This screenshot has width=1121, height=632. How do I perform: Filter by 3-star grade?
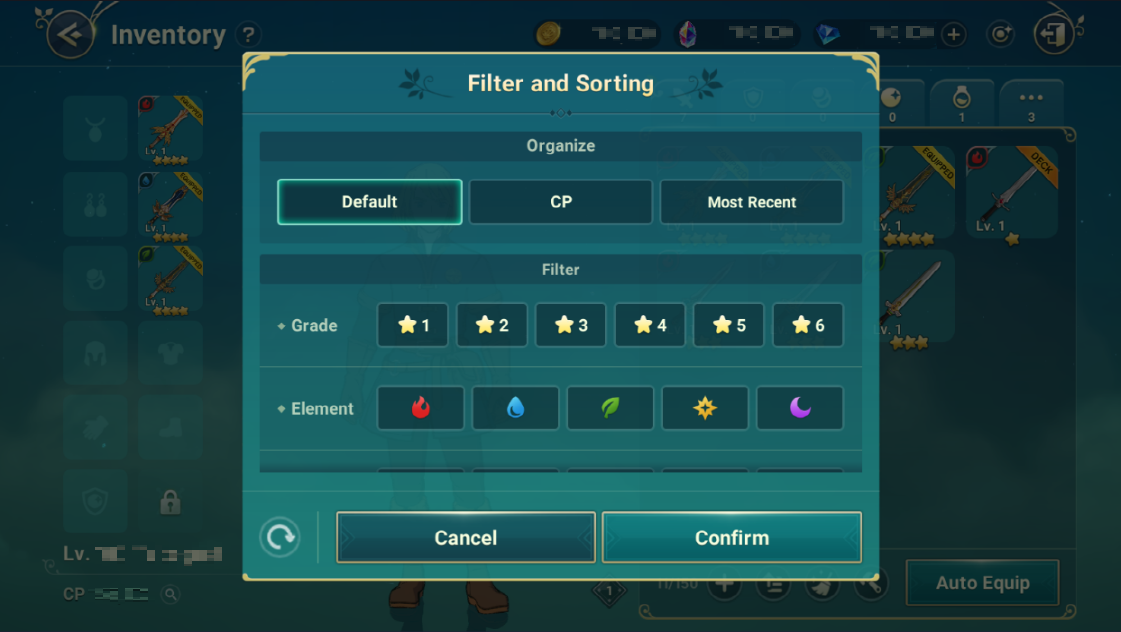click(x=571, y=325)
